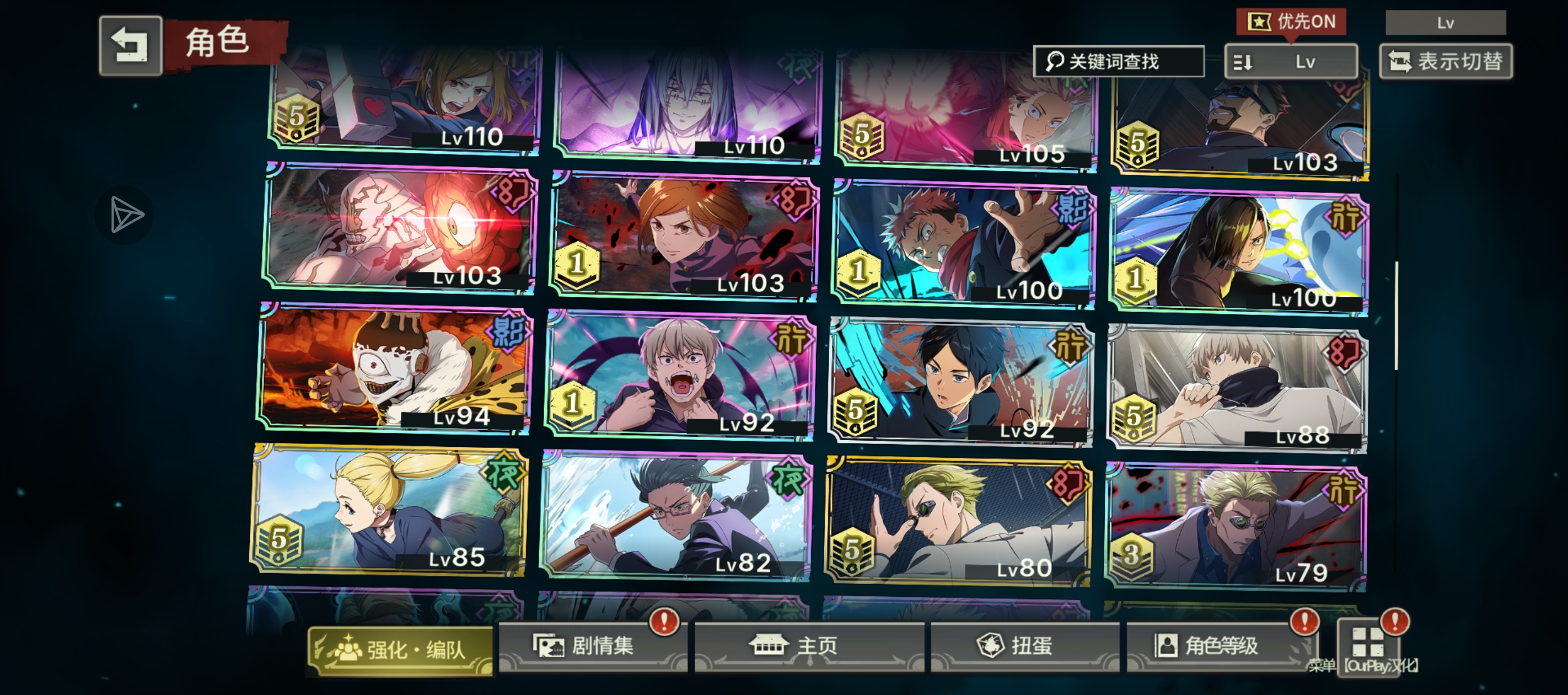This screenshot has width=1568, height=695.
Task: Switch to the 剧情集 story collection tab
Action: click(x=592, y=646)
